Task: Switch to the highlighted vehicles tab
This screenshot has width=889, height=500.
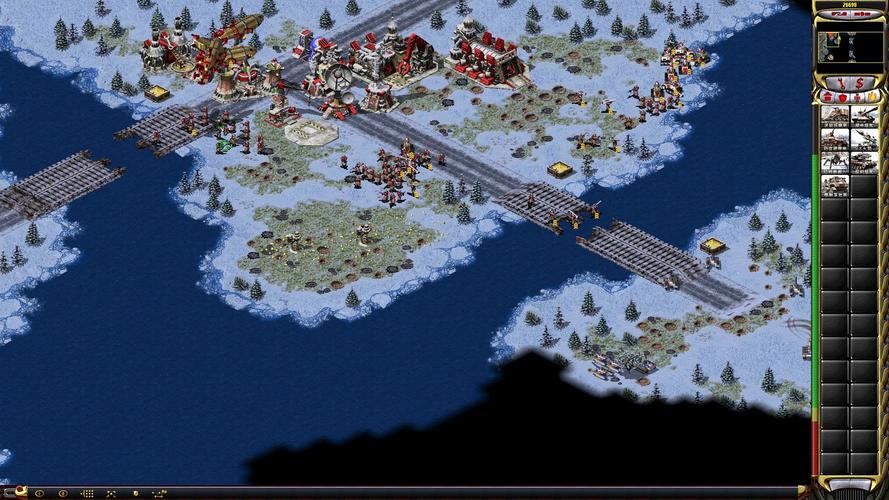Action: pyautogui.click(x=870, y=97)
